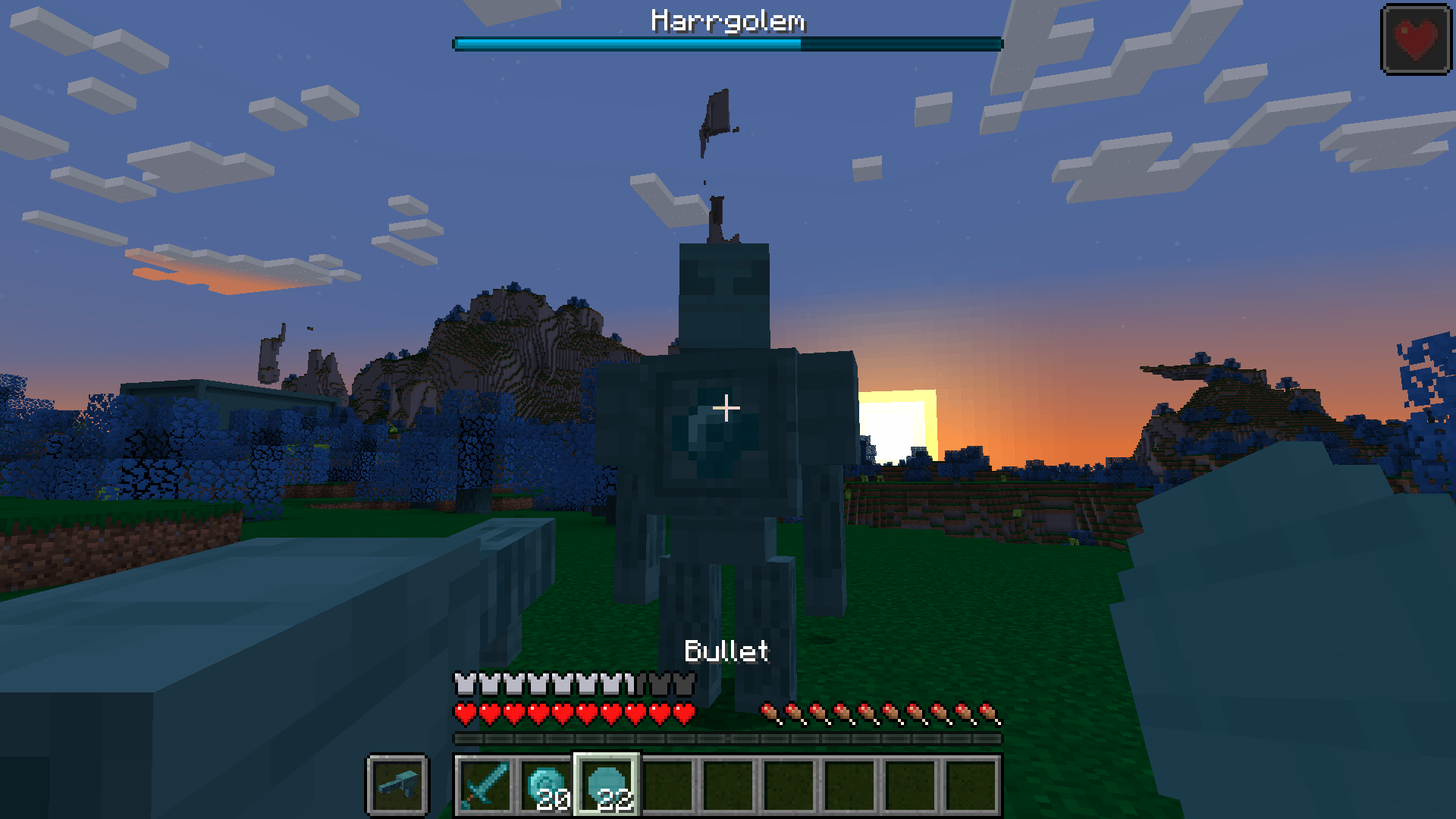This screenshot has height=819, width=1456.
Task: Click the last red heart in the health bar
Action: click(686, 713)
